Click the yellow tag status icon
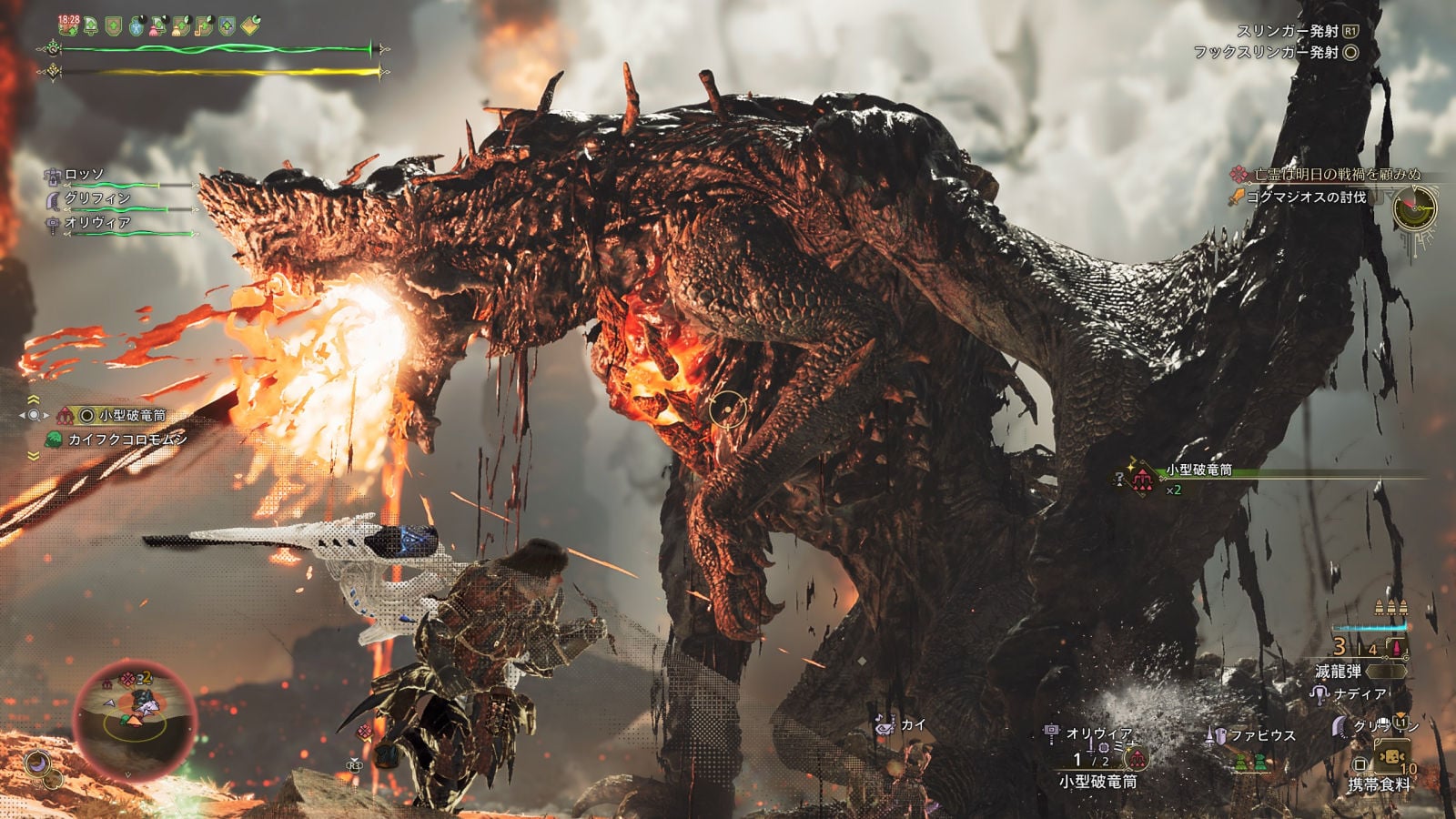This screenshot has height=819, width=1456. [x=250, y=25]
